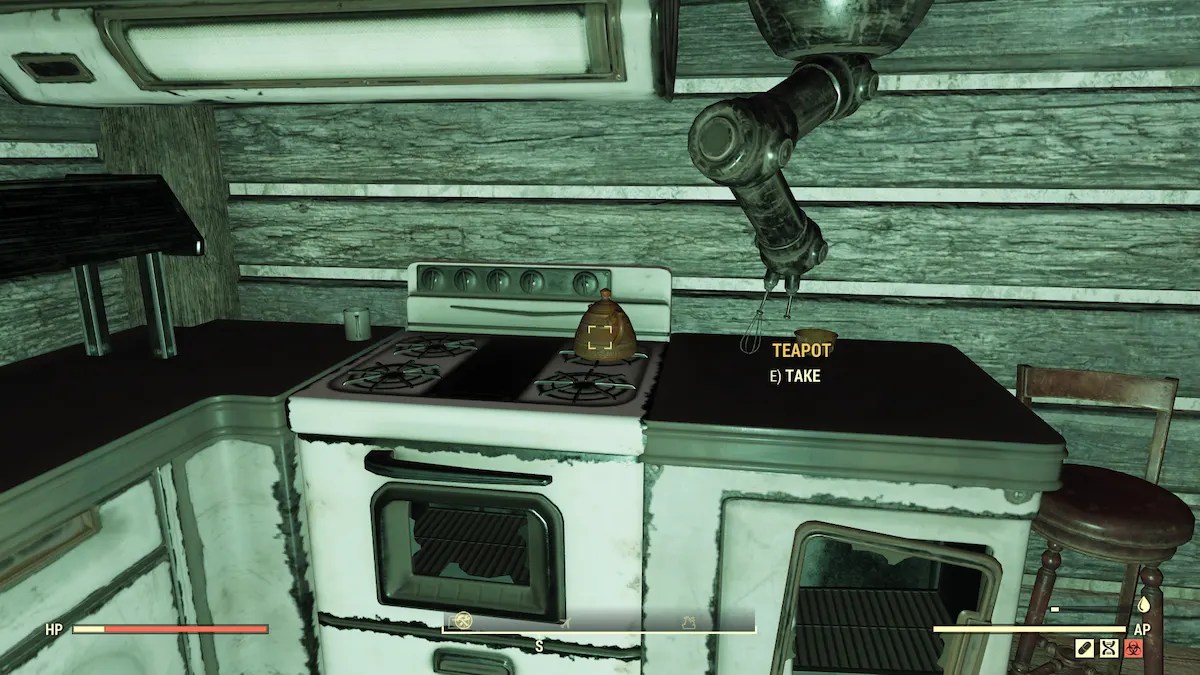This screenshot has width=1200, height=675.
Task: Click the water droplet thirst icon
Action: [x=1143, y=606]
